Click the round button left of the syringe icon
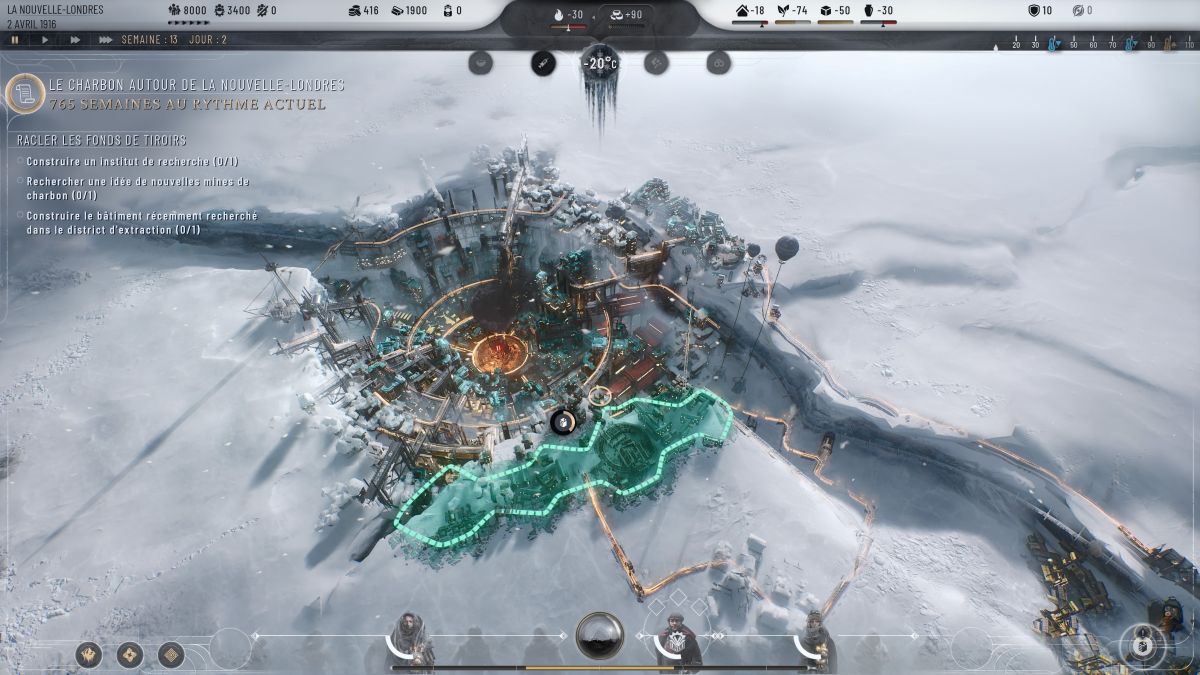This screenshot has width=1200, height=675. click(482, 63)
